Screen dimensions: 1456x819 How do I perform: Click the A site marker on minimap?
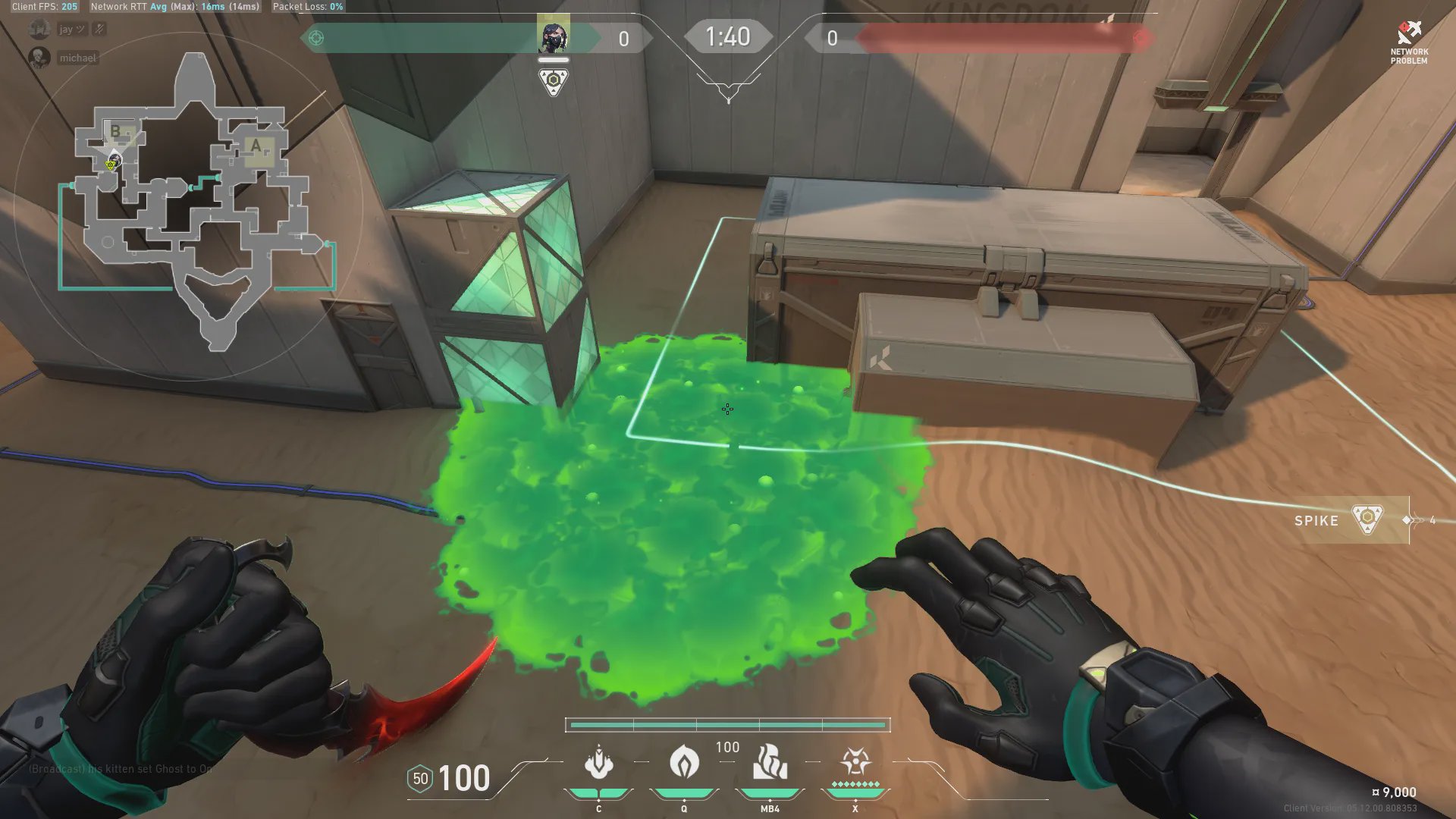point(256,146)
